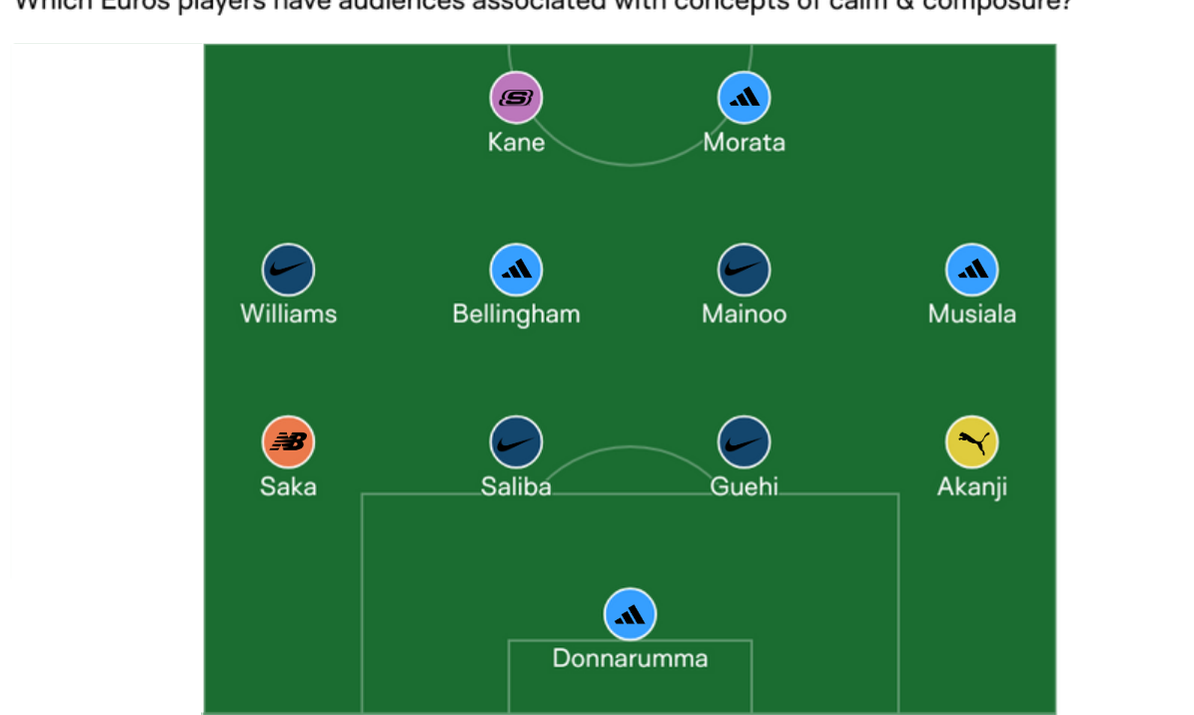Select Musiala's Adidas marker

pos(972,270)
